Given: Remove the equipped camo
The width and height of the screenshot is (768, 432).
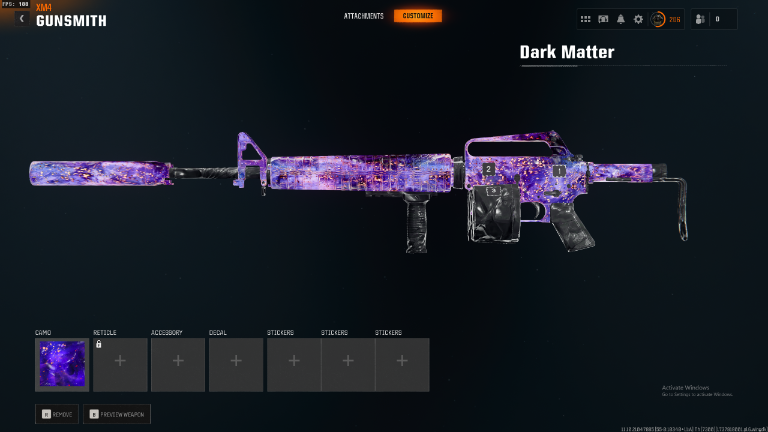Looking at the screenshot, I should [57, 413].
